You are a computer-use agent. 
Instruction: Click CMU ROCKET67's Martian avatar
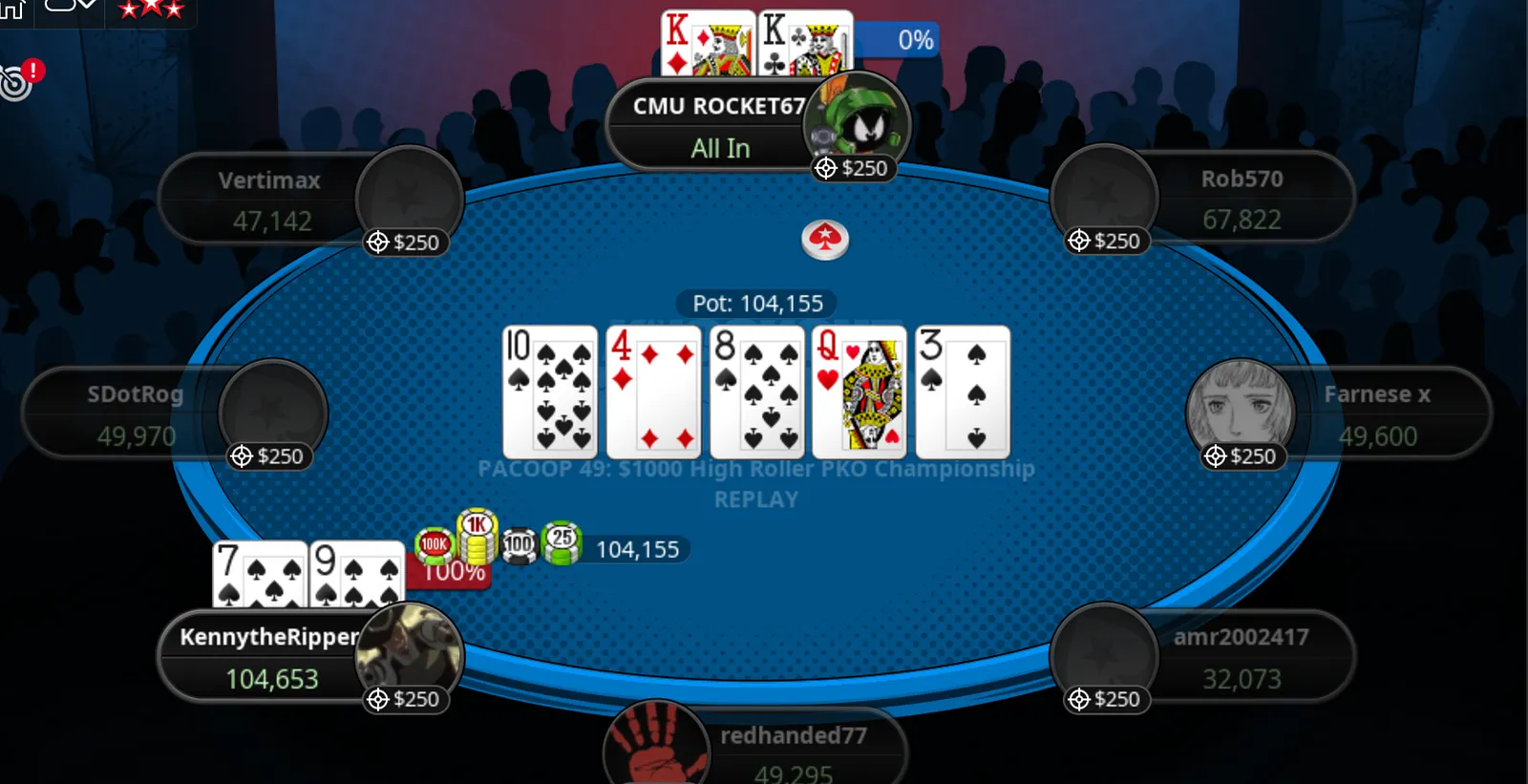tap(858, 119)
